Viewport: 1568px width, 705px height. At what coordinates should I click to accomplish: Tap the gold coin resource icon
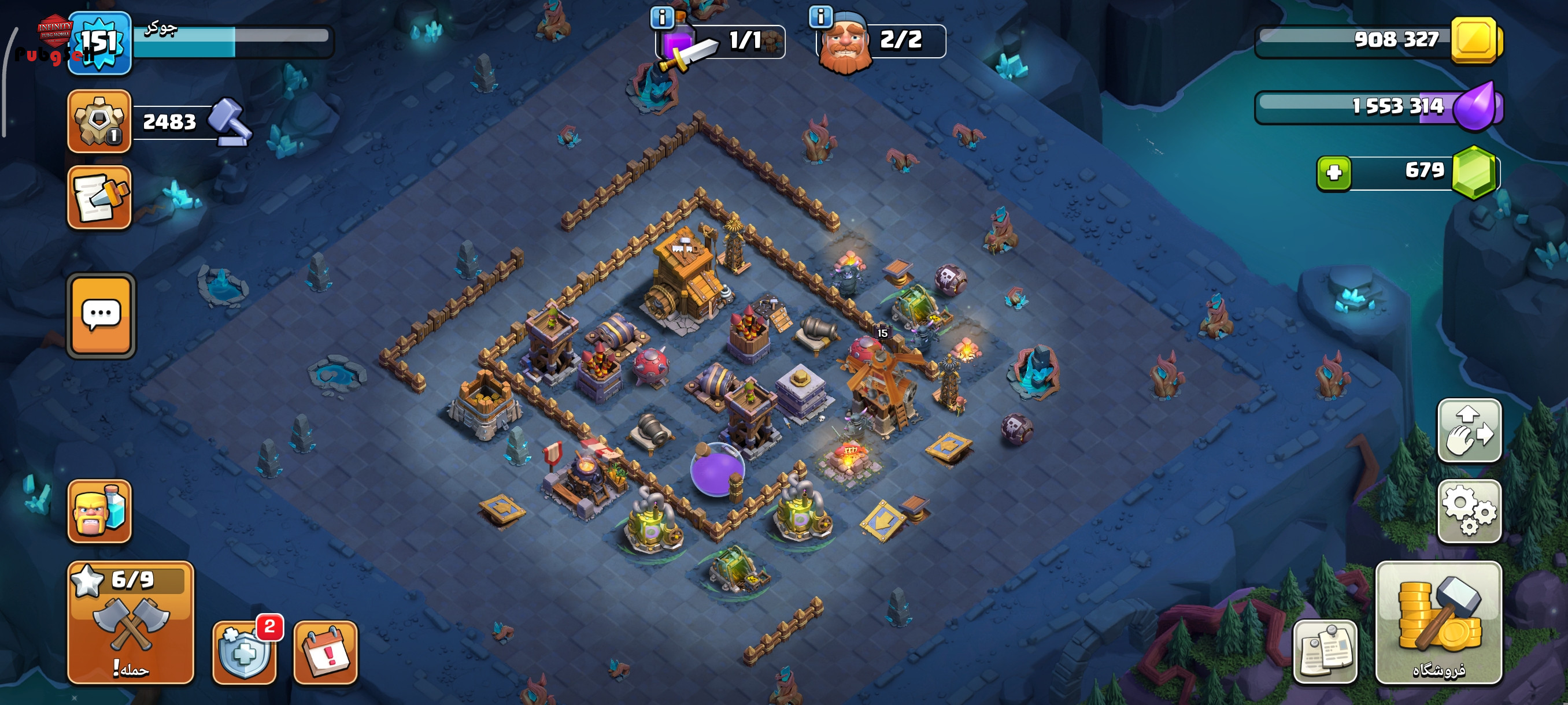coord(1475,41)
